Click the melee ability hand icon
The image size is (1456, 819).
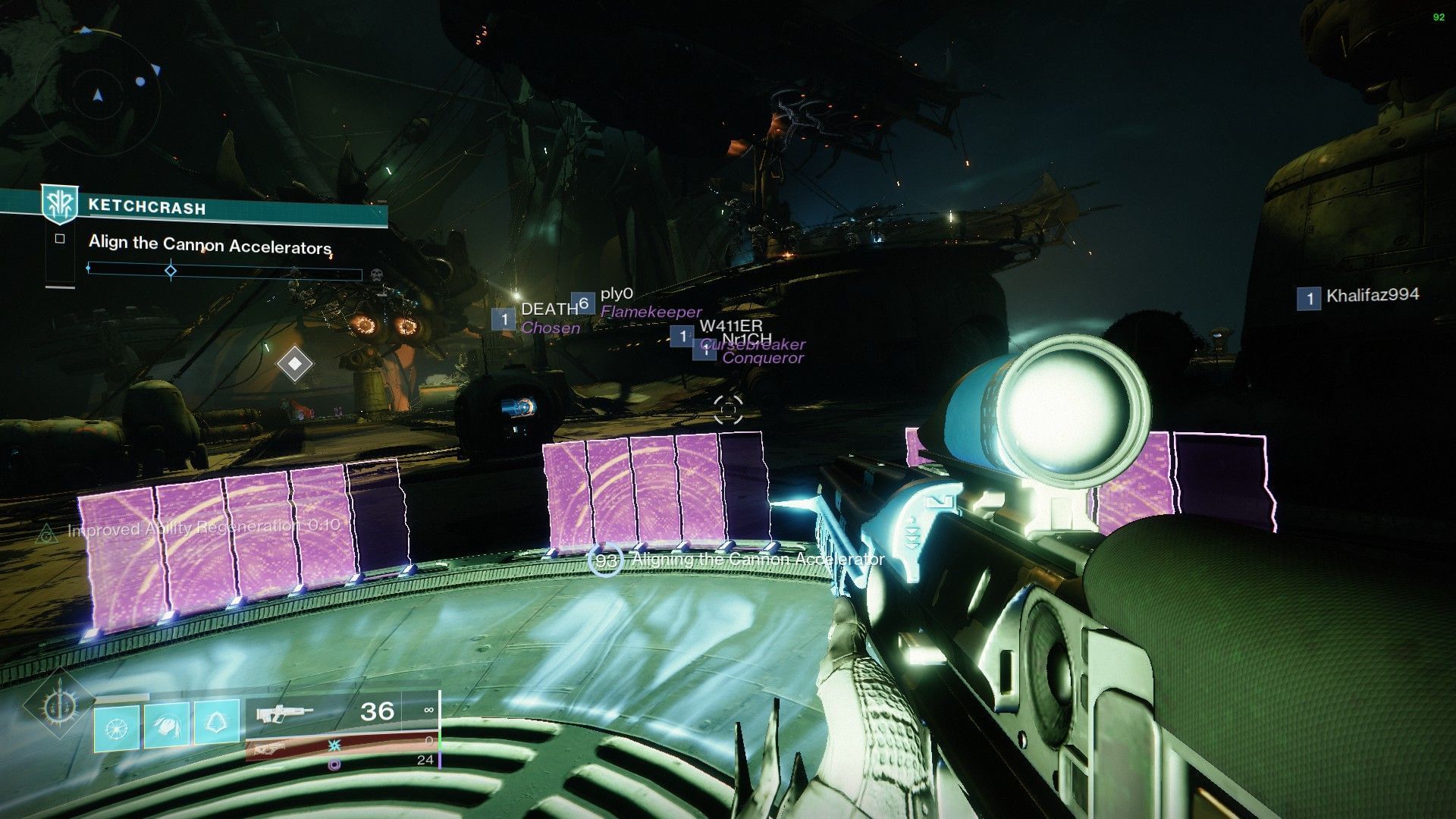point(165,724)
